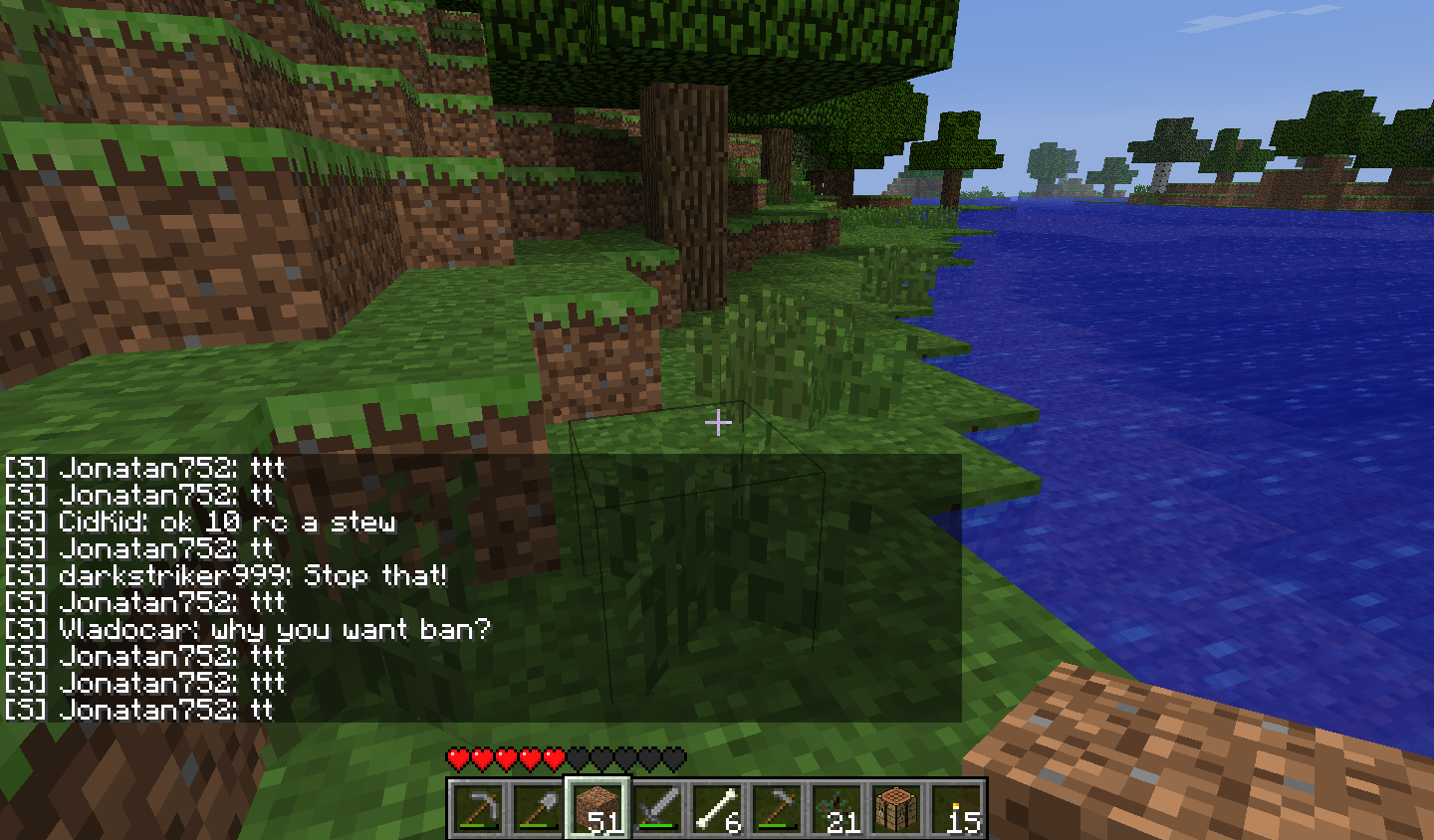Click CidKid's "ok 10 rc a stew" chat message

click(227, 522)
